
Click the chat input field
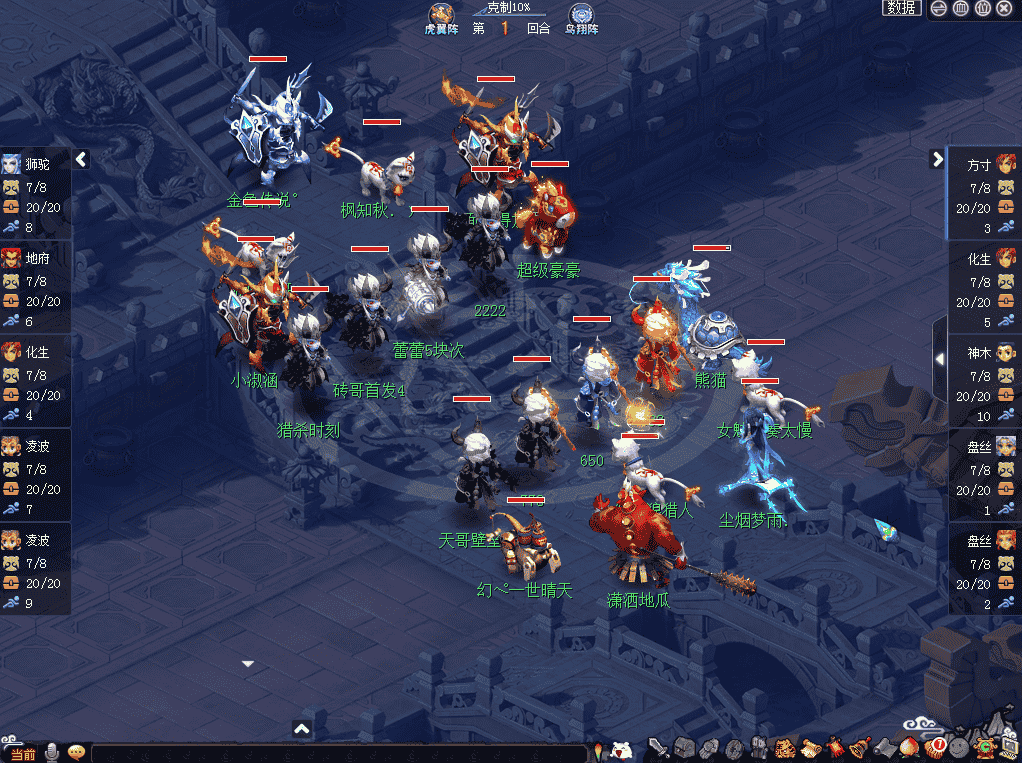point(340,753)
